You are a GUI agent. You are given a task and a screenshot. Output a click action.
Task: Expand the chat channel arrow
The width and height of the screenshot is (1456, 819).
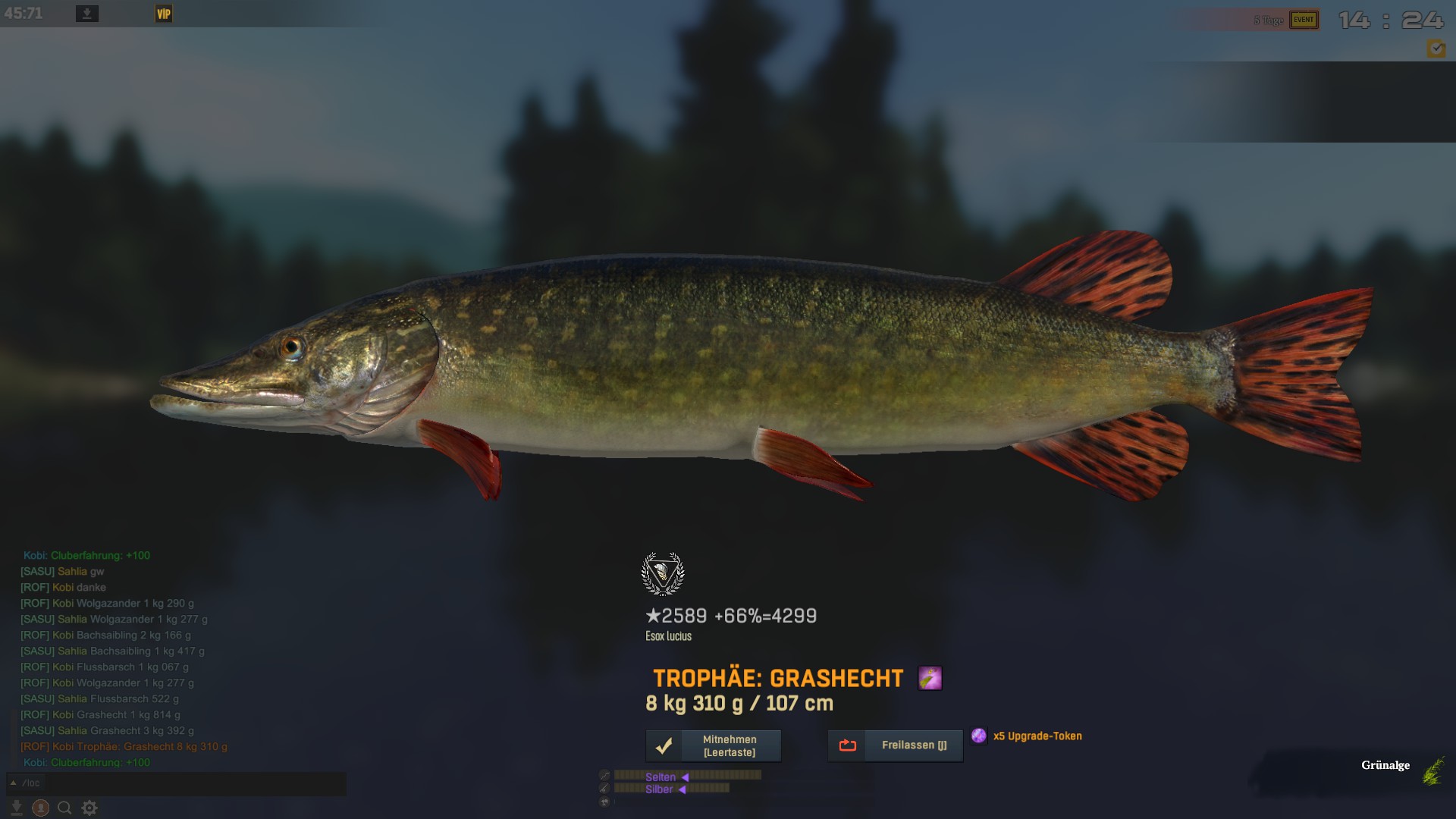13,783
